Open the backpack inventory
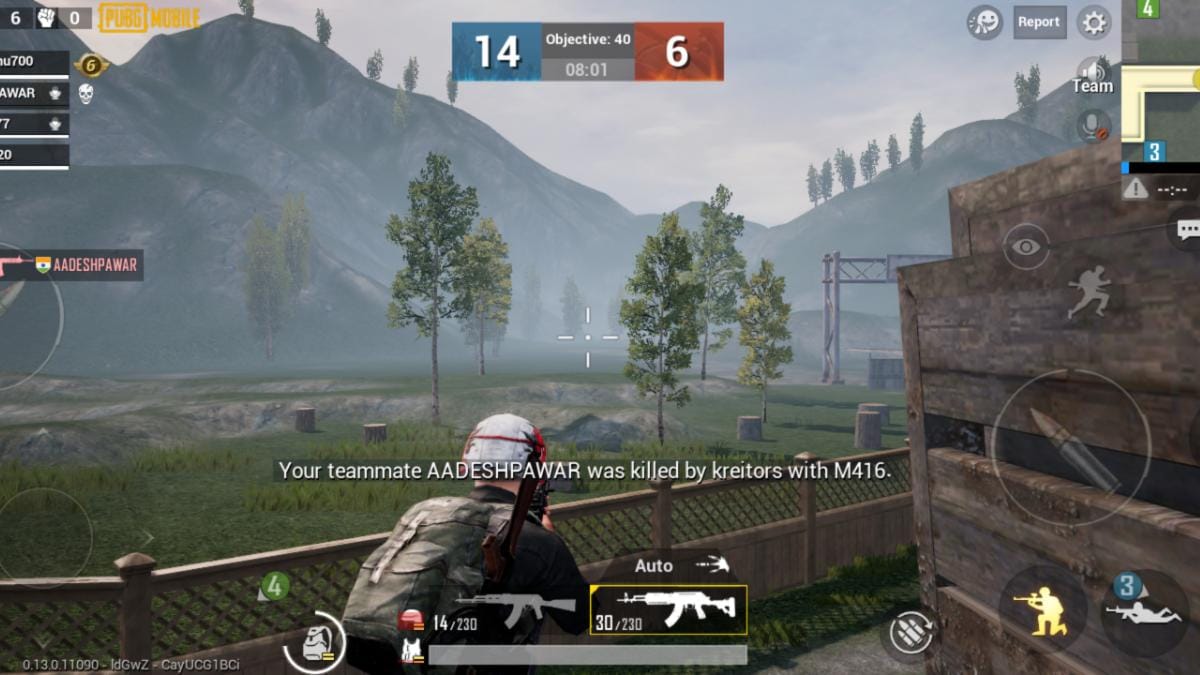The height and width of the screenshot is (675, 1200). tap(314, 642)
